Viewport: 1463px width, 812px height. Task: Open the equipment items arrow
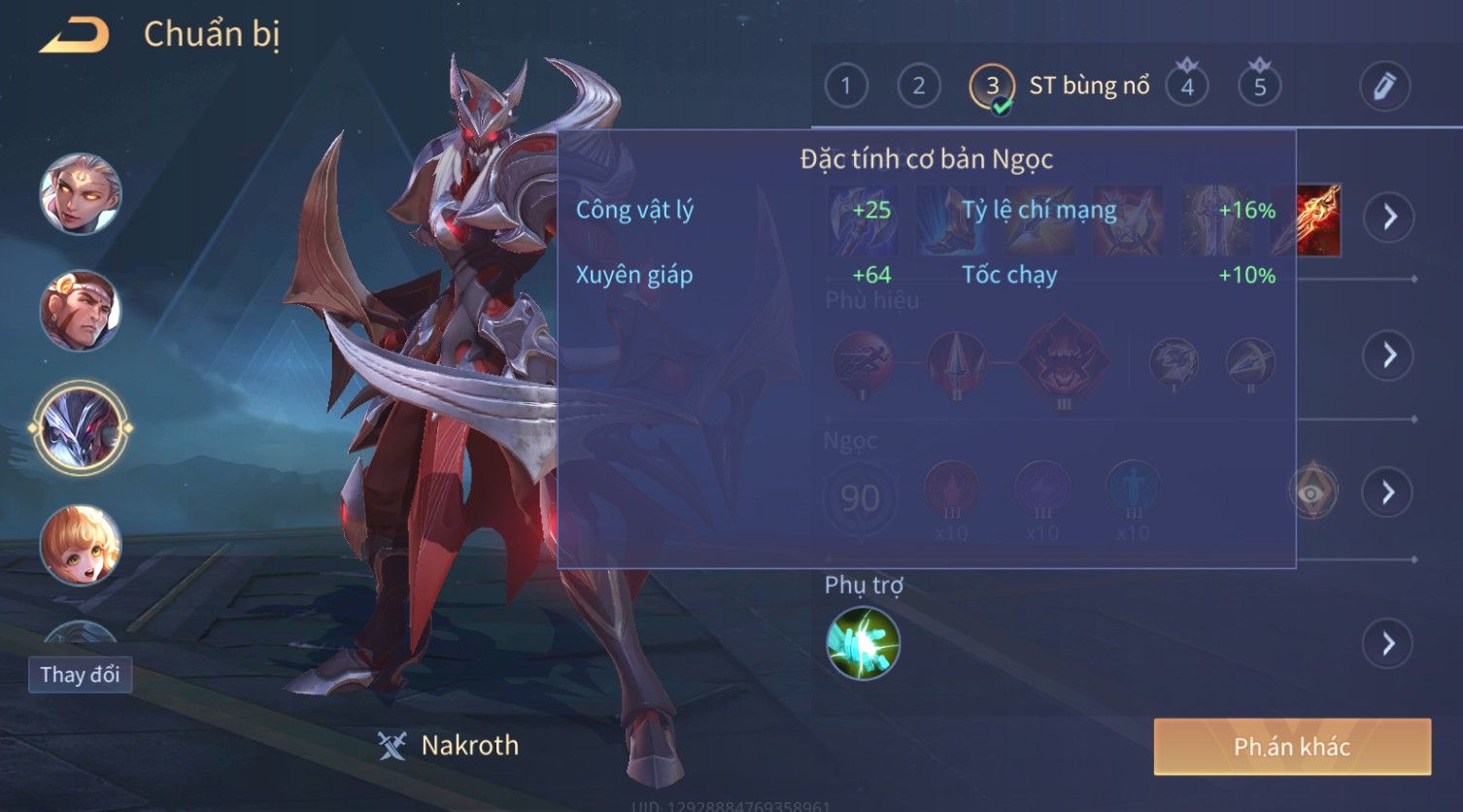click(1389, 217)
